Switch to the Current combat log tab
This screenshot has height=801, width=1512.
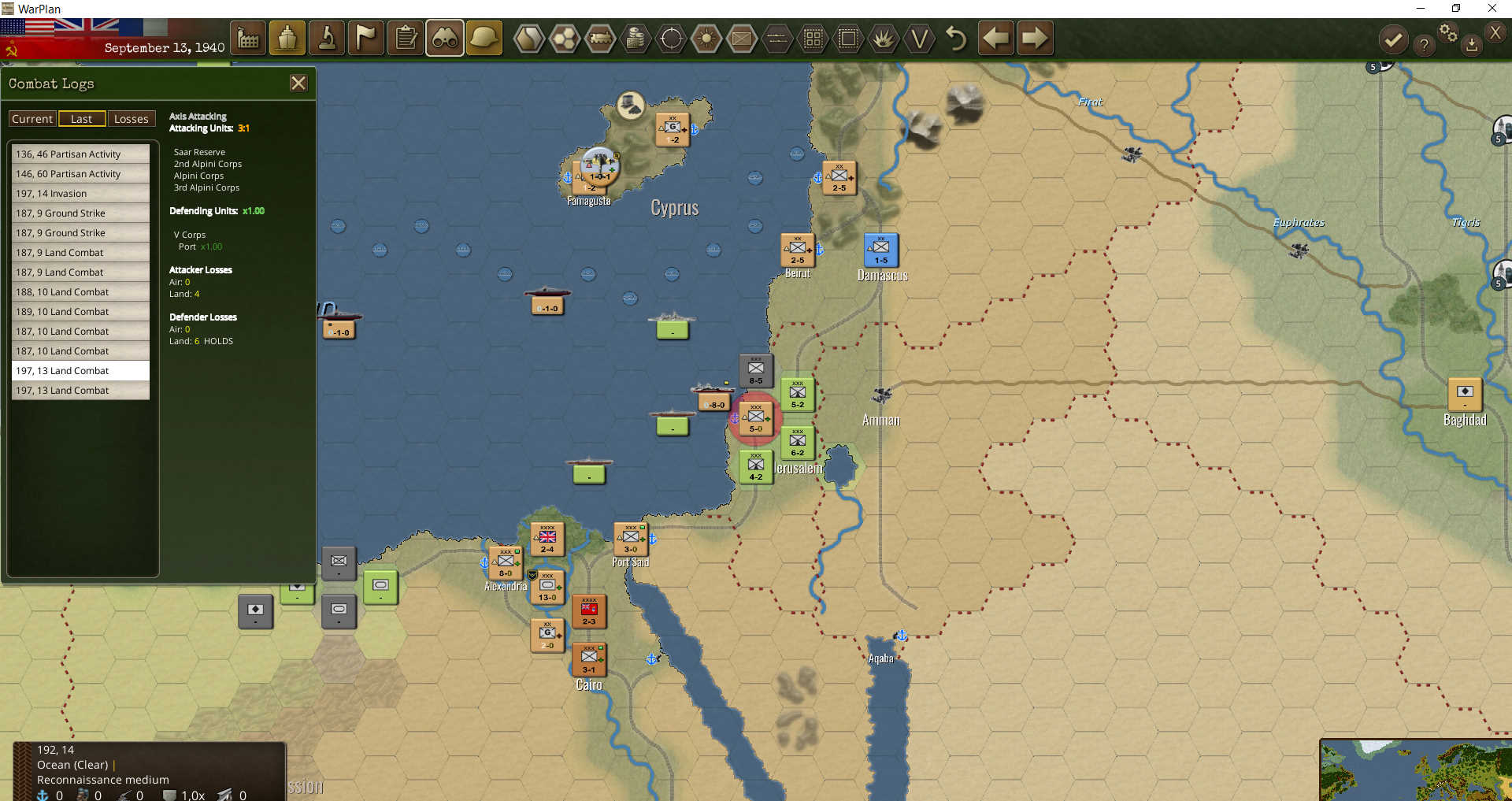31,118
